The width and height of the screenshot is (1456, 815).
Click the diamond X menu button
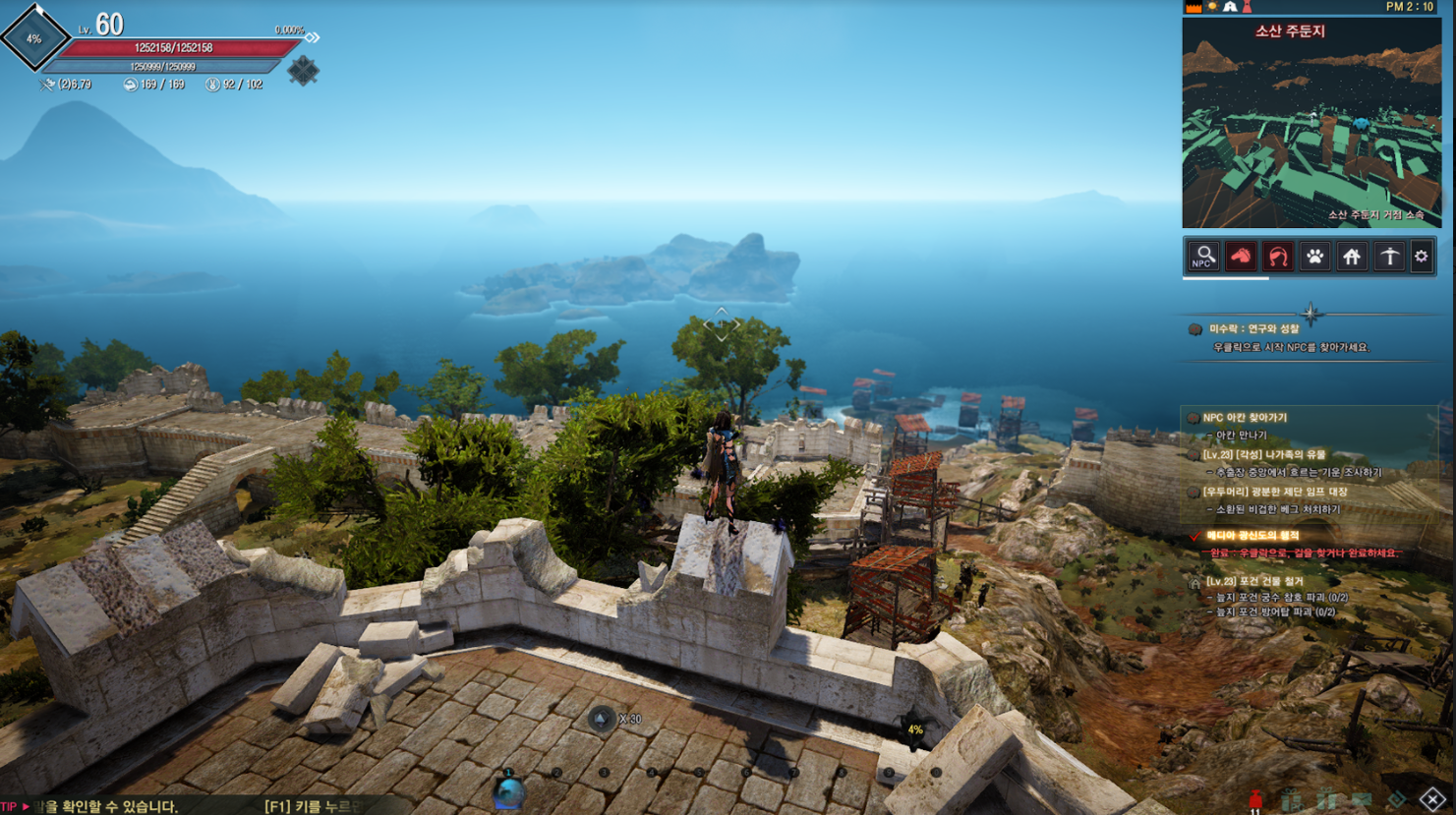(1432, 799)
